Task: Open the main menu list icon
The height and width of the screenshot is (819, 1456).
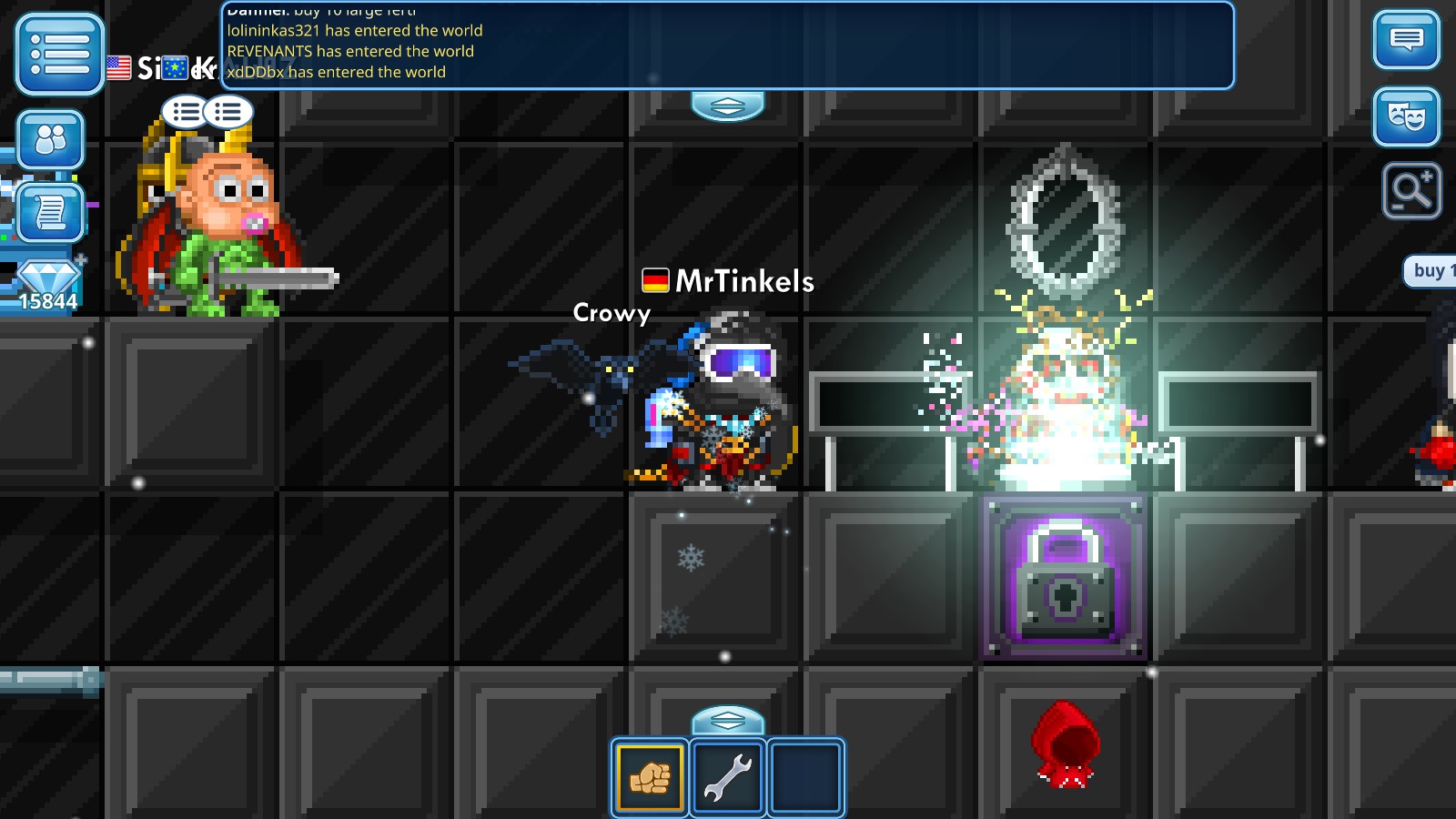Action: [x=57, y=55]
